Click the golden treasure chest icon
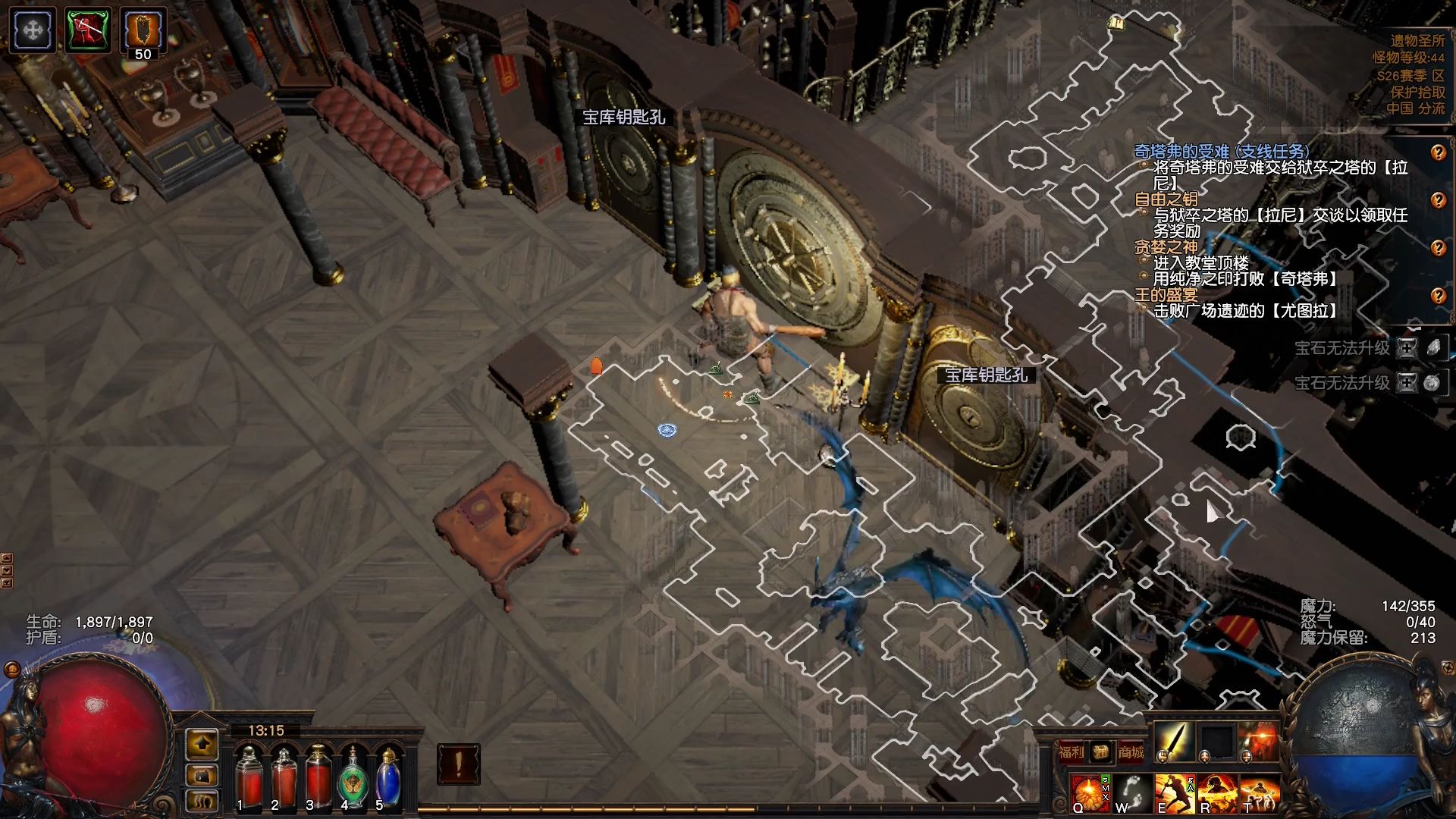This screenshot has height=819, width=1456. (x=1101, y=752)
